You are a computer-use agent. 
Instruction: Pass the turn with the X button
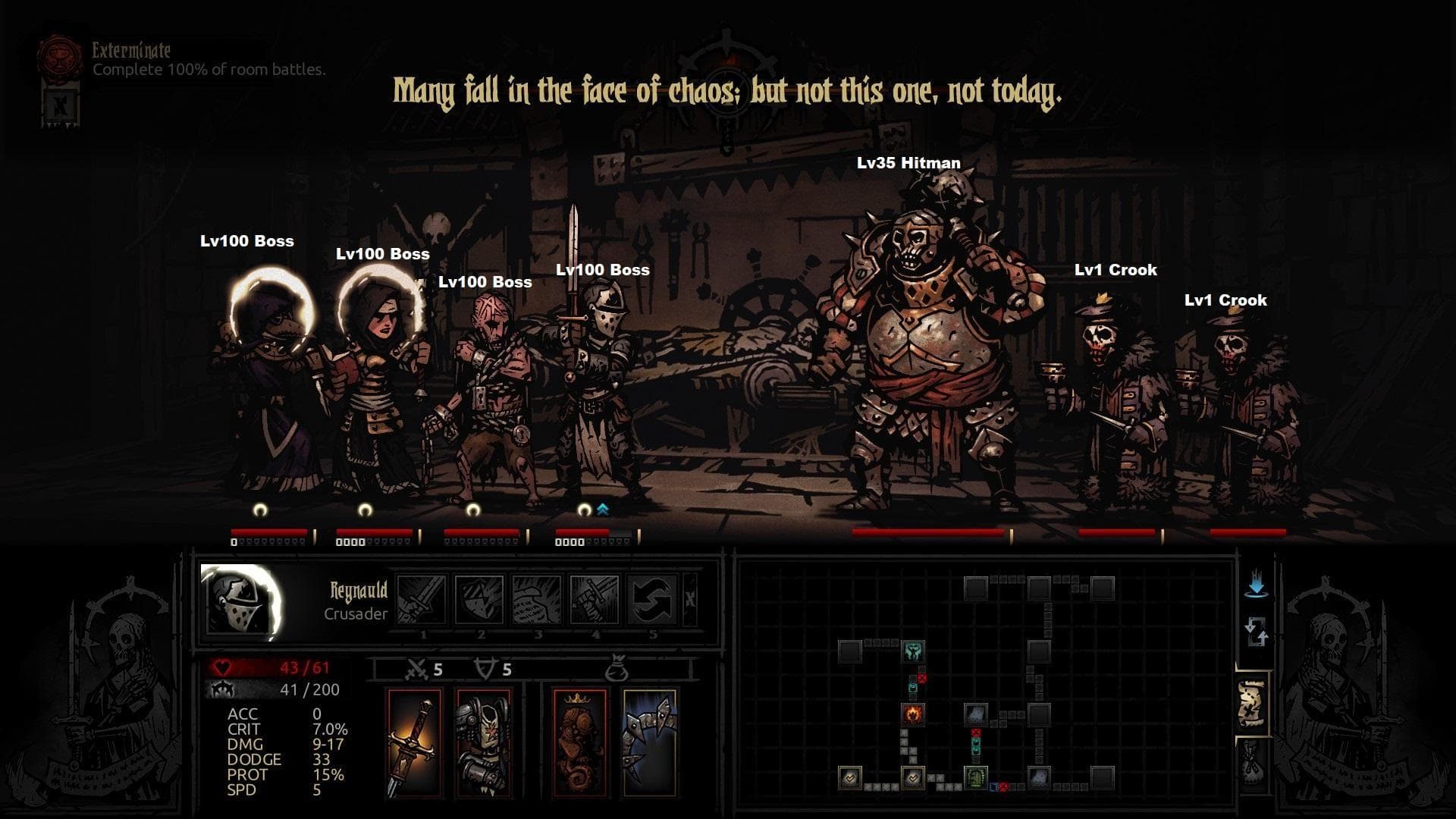(690, 599)
